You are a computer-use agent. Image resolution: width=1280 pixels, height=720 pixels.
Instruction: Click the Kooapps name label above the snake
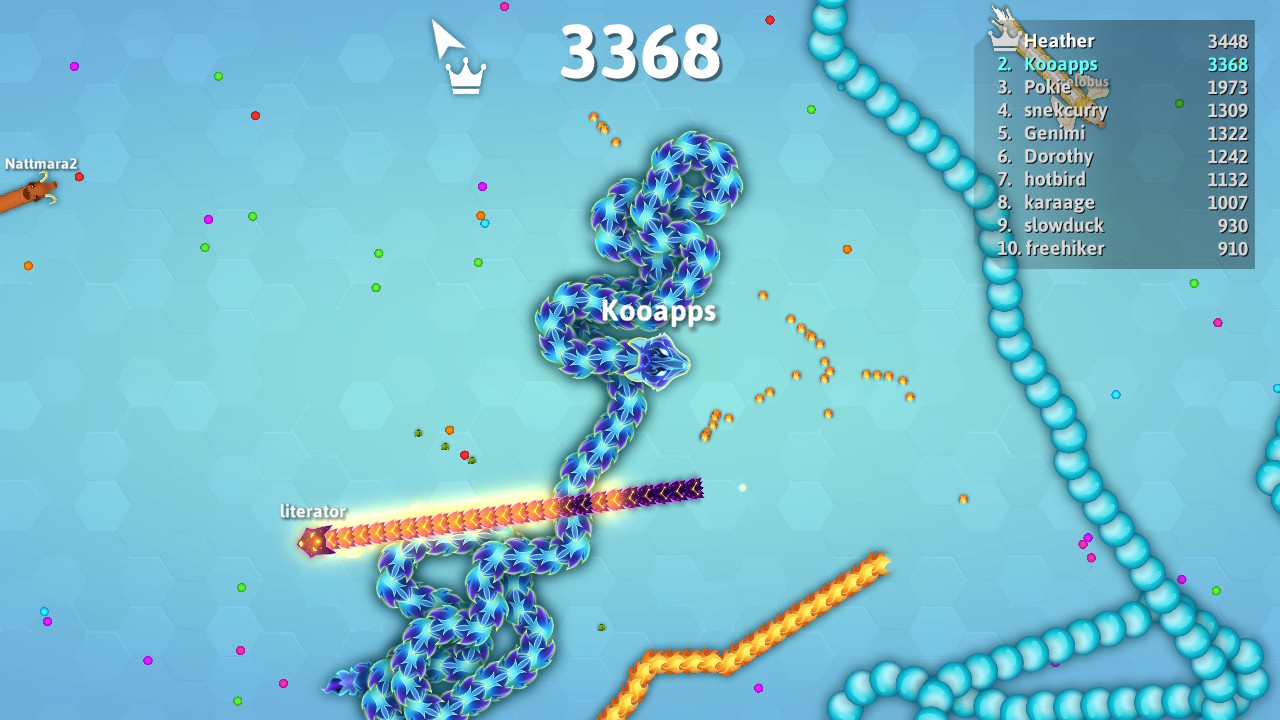[659, 311]
